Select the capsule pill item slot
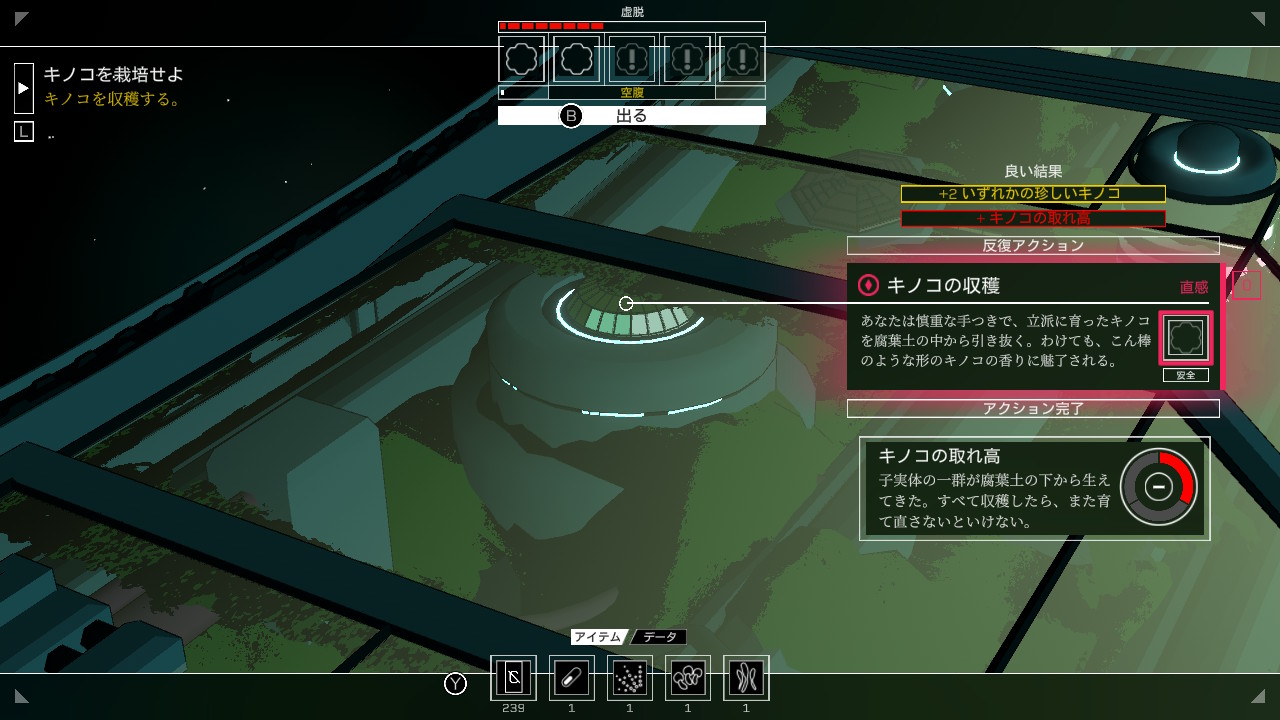 pos(571,678)
